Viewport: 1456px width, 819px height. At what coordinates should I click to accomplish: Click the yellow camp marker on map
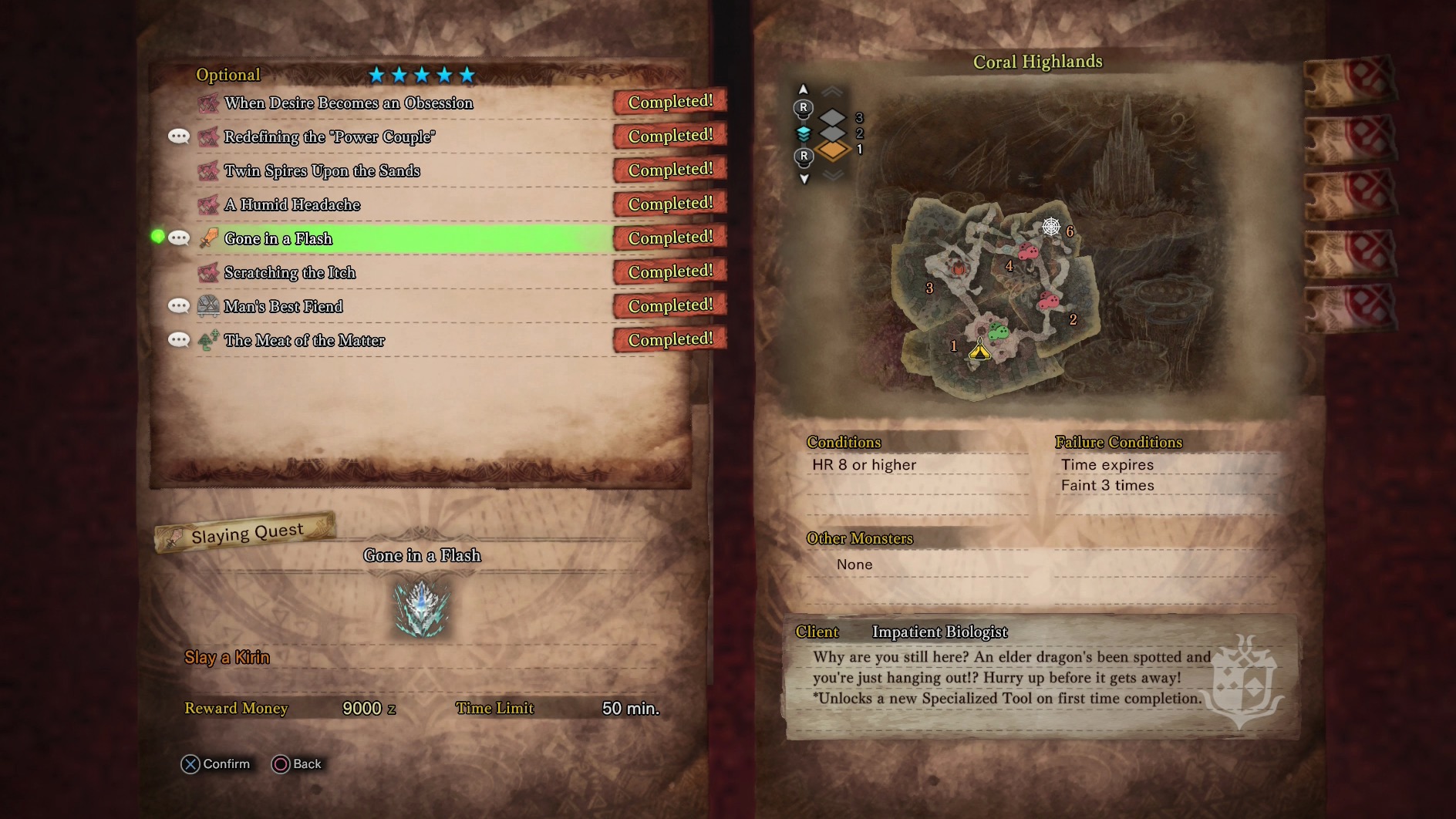click(979, 352)
